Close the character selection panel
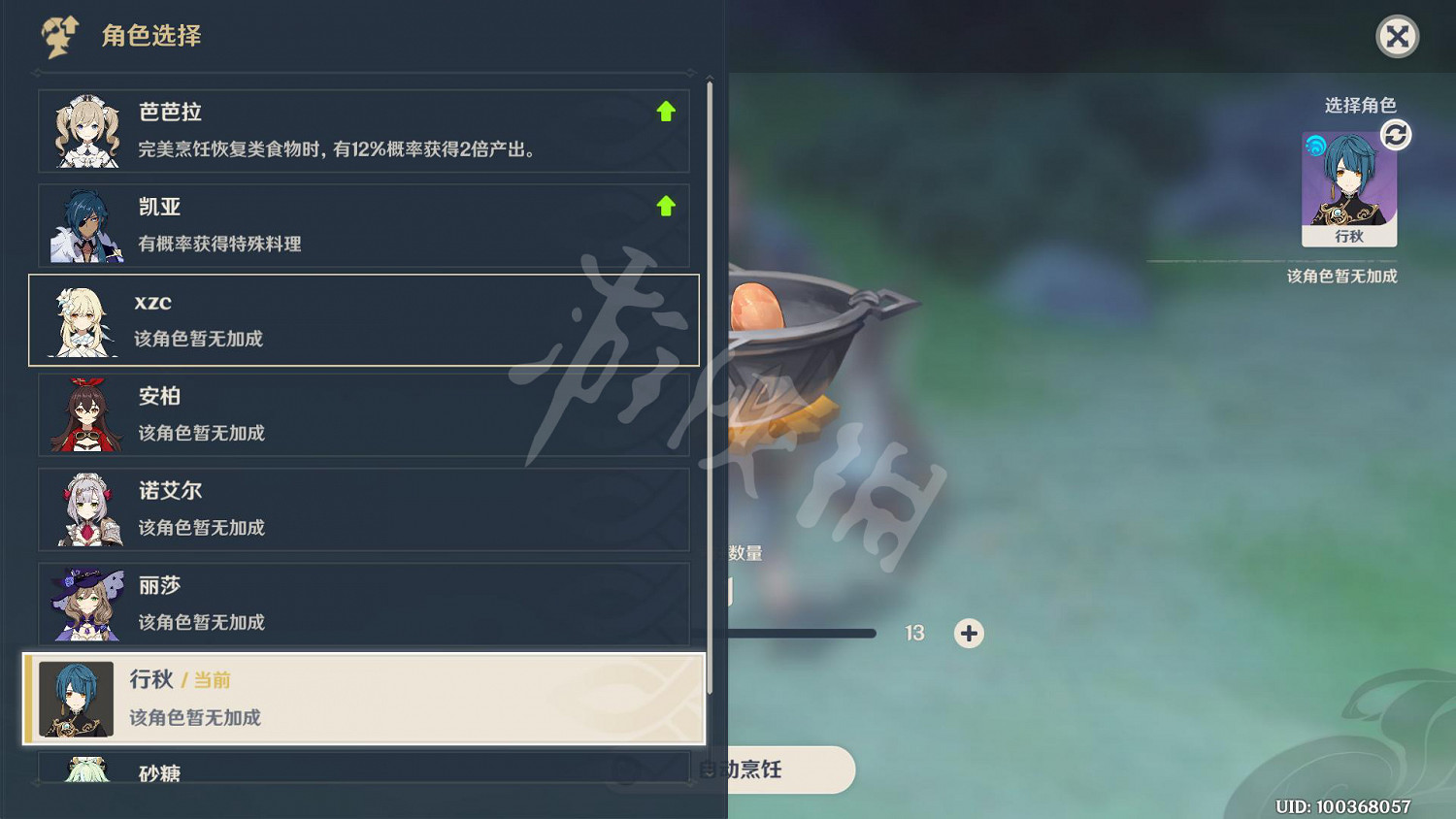 (1397, 37)
